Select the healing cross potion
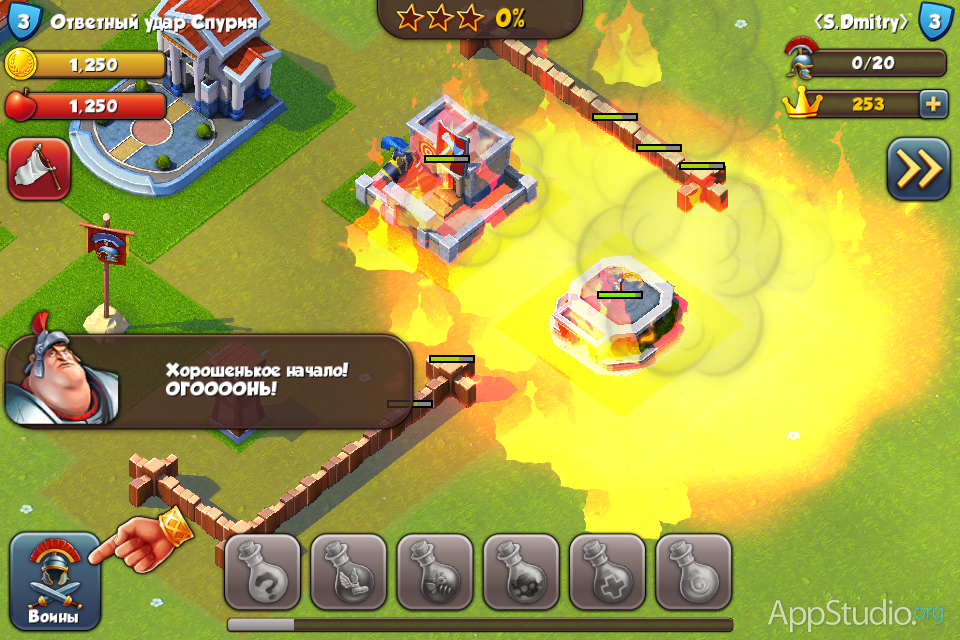 (x=607, y=572)
